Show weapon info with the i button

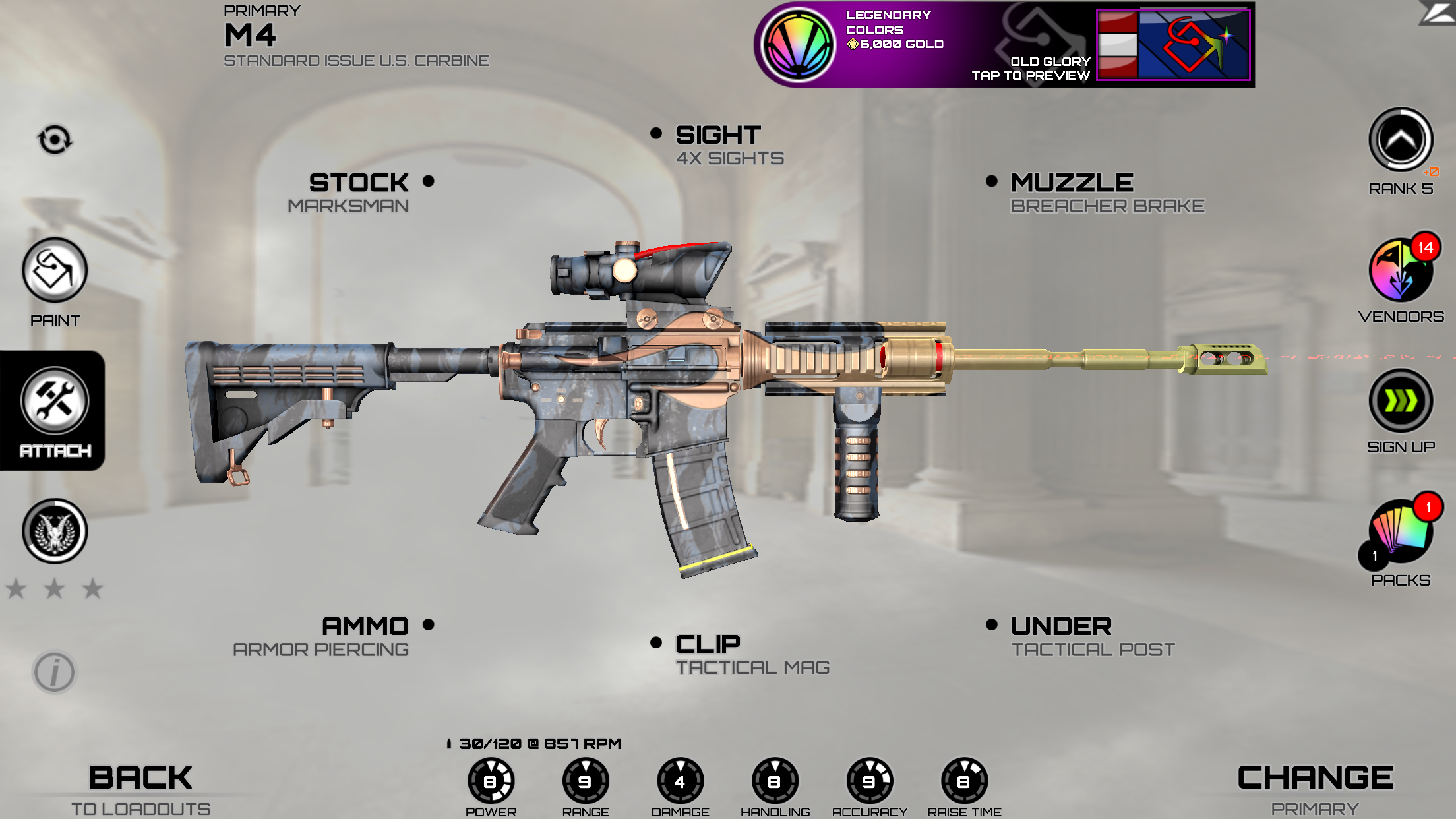click(55, 673)
